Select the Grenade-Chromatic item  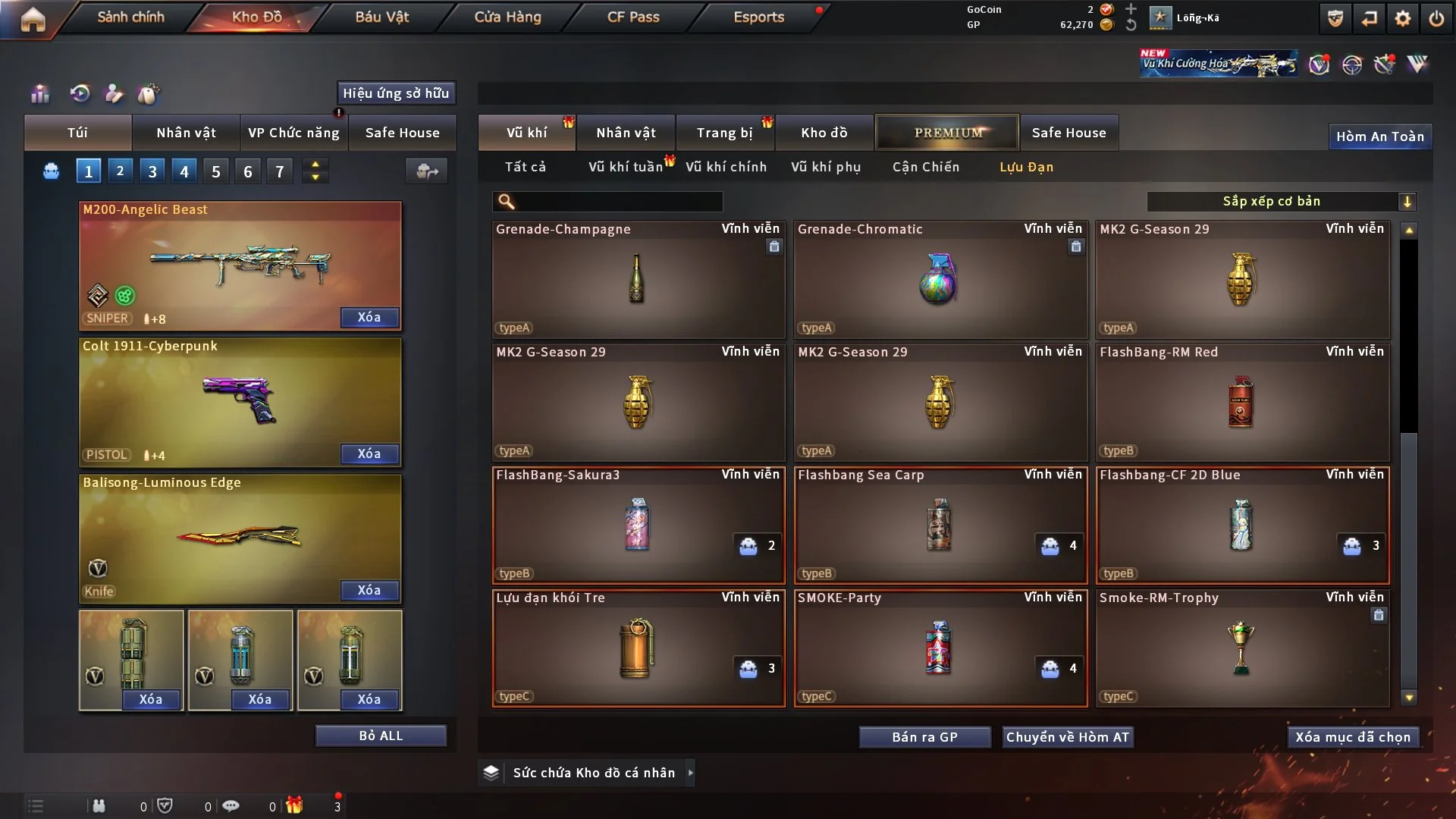[940, 279]
